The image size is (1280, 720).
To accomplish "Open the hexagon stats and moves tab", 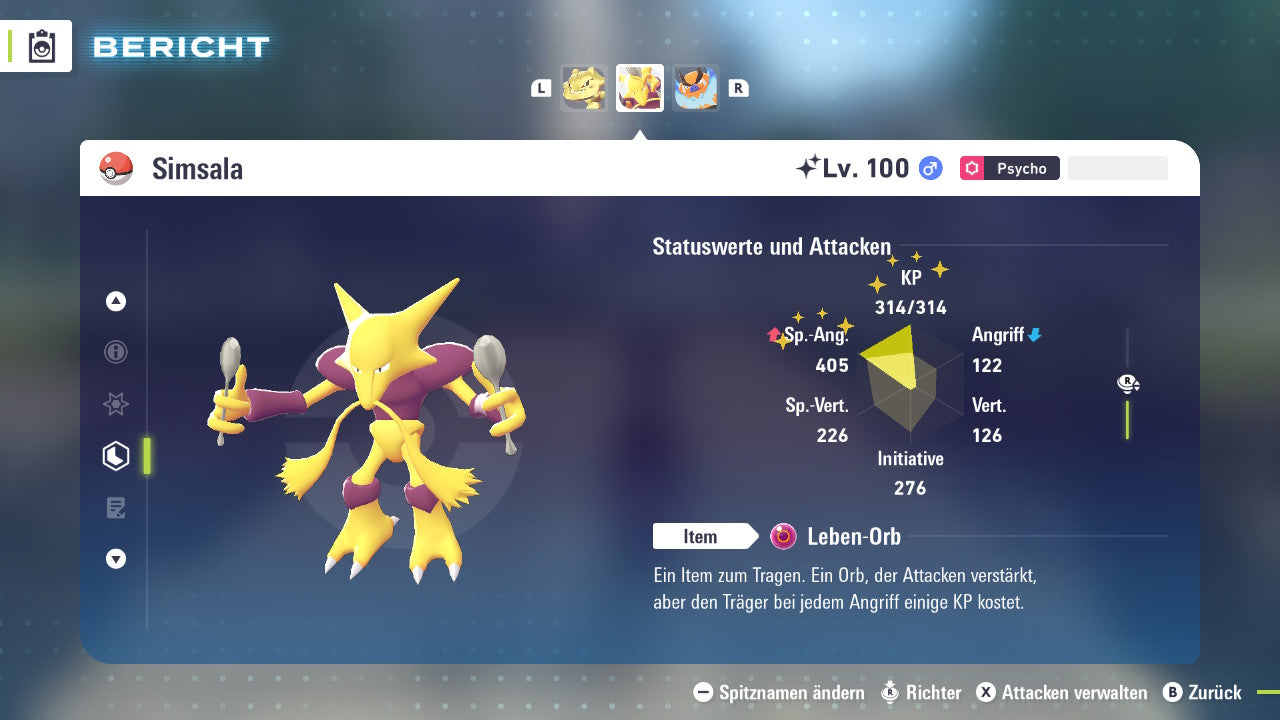I will (116, 456).
